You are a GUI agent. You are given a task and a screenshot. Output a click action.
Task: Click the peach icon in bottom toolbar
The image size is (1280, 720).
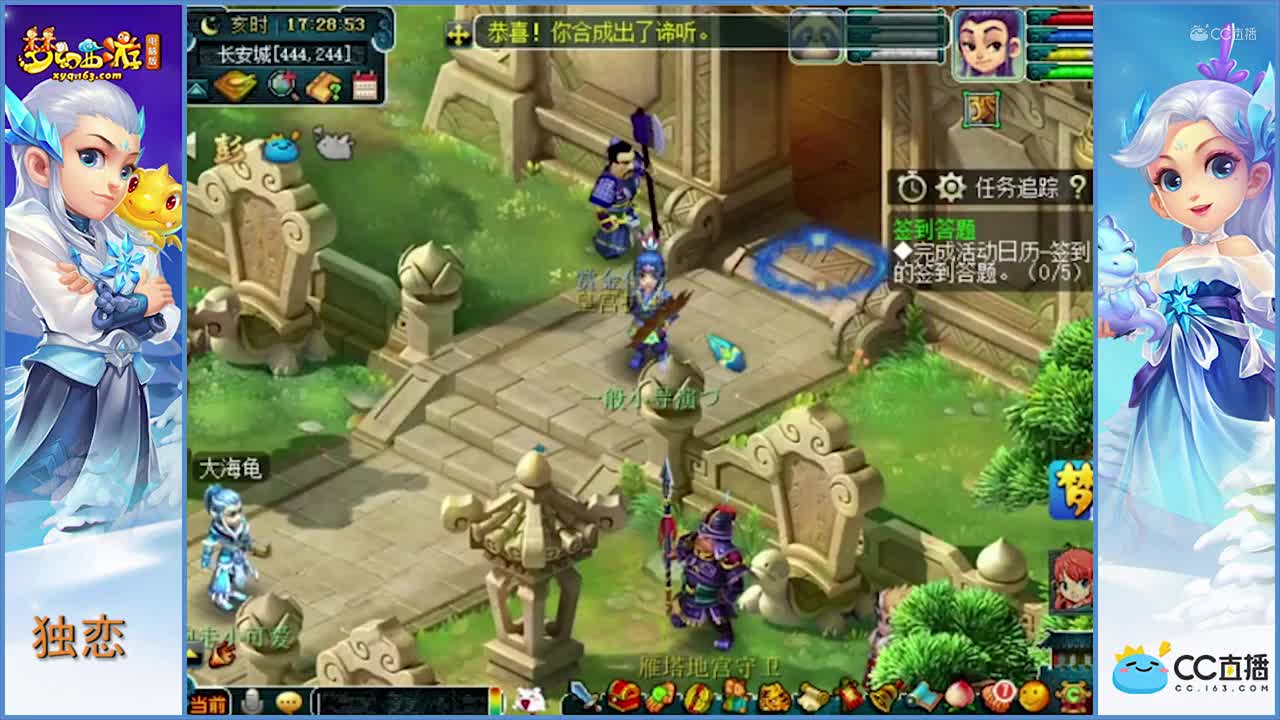click(961, 700)
